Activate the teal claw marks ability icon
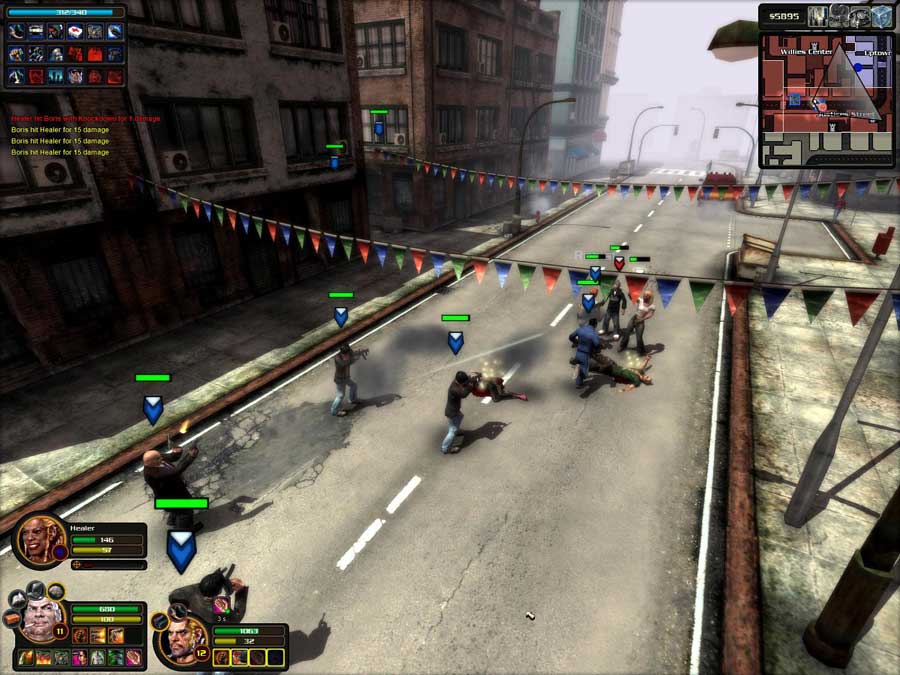 [x=55, y=75]
